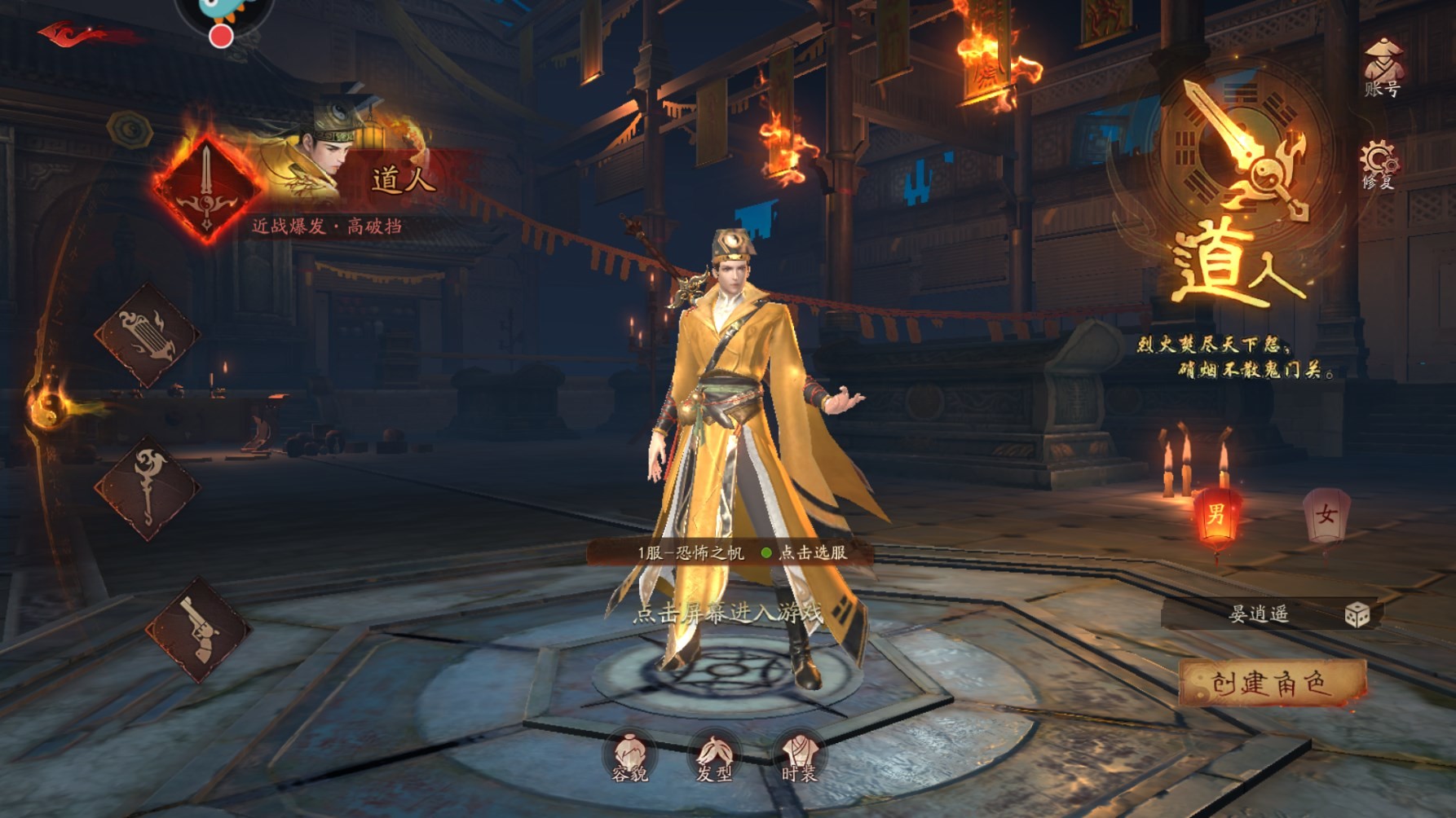Tap the red record dot overlay

point(220,36)
